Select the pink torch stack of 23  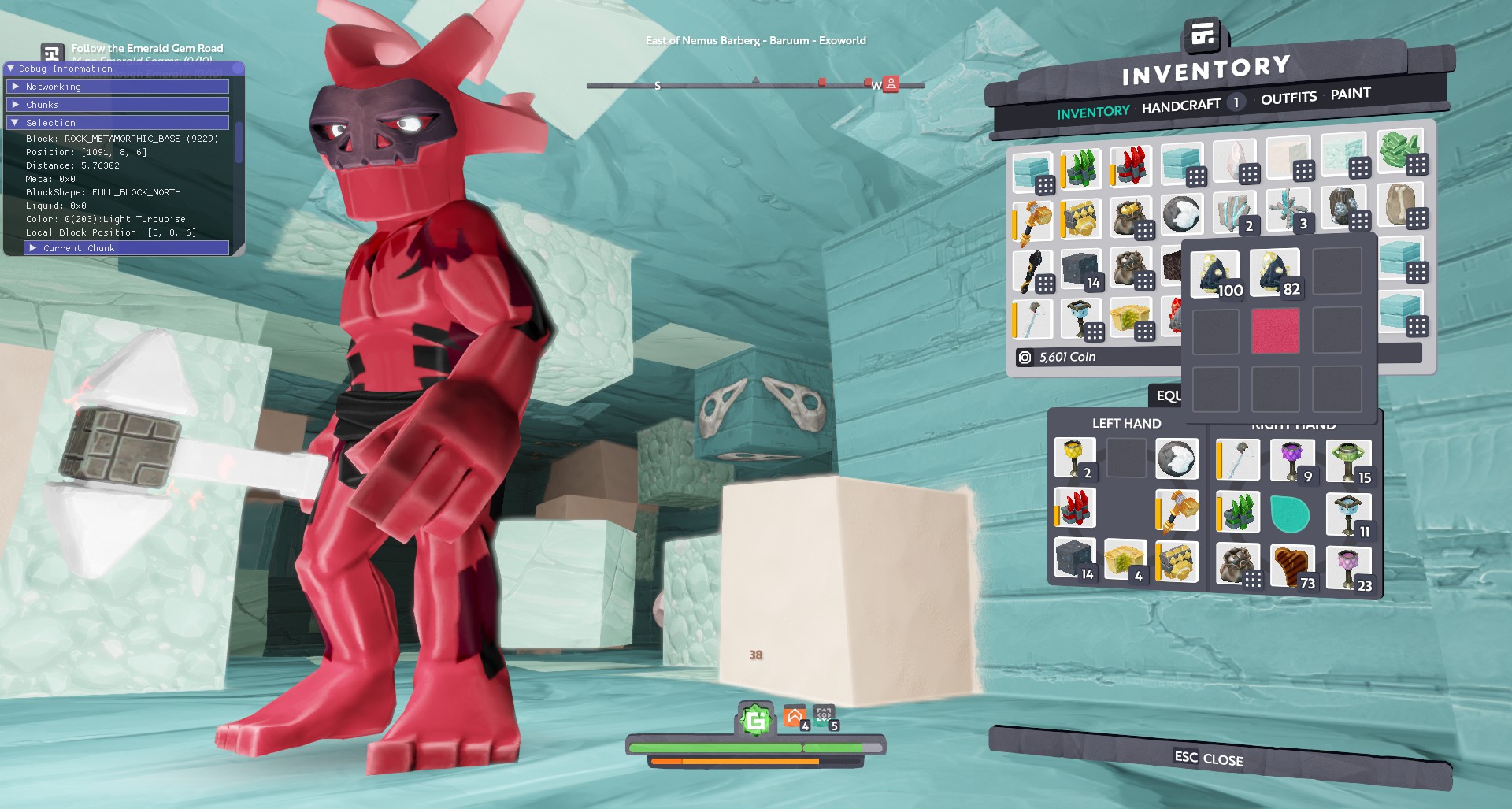[x=1347, y=567]
